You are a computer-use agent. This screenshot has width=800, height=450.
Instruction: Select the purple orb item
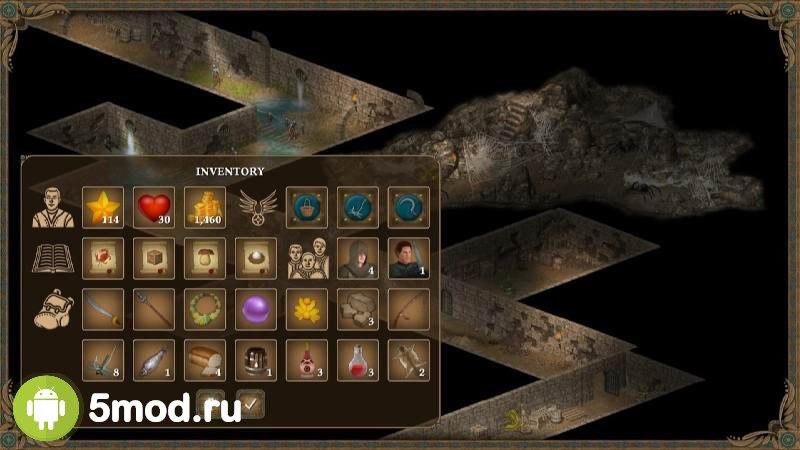(256, 309)
